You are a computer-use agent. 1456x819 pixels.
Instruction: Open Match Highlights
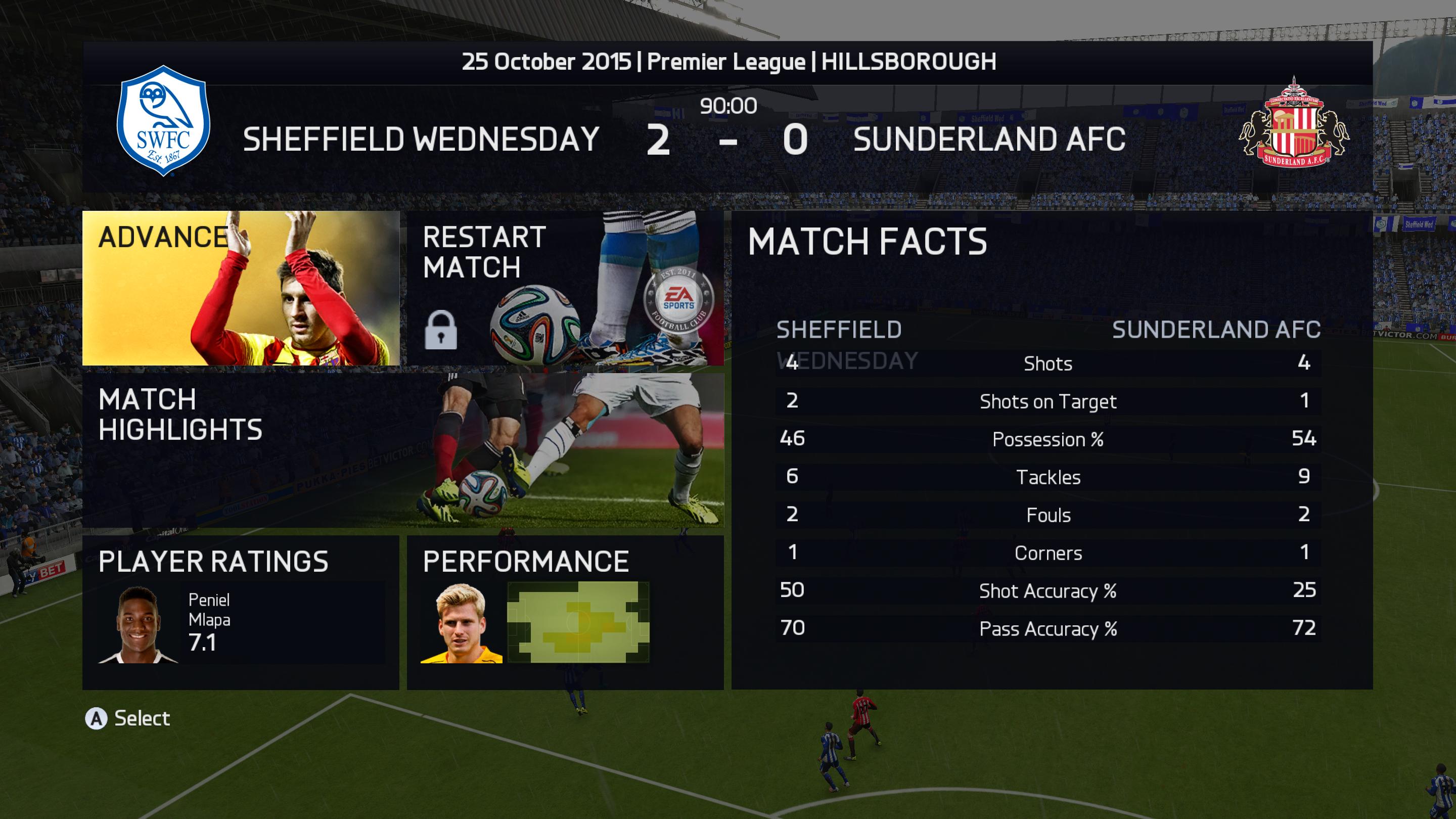(x=402, y=450)
